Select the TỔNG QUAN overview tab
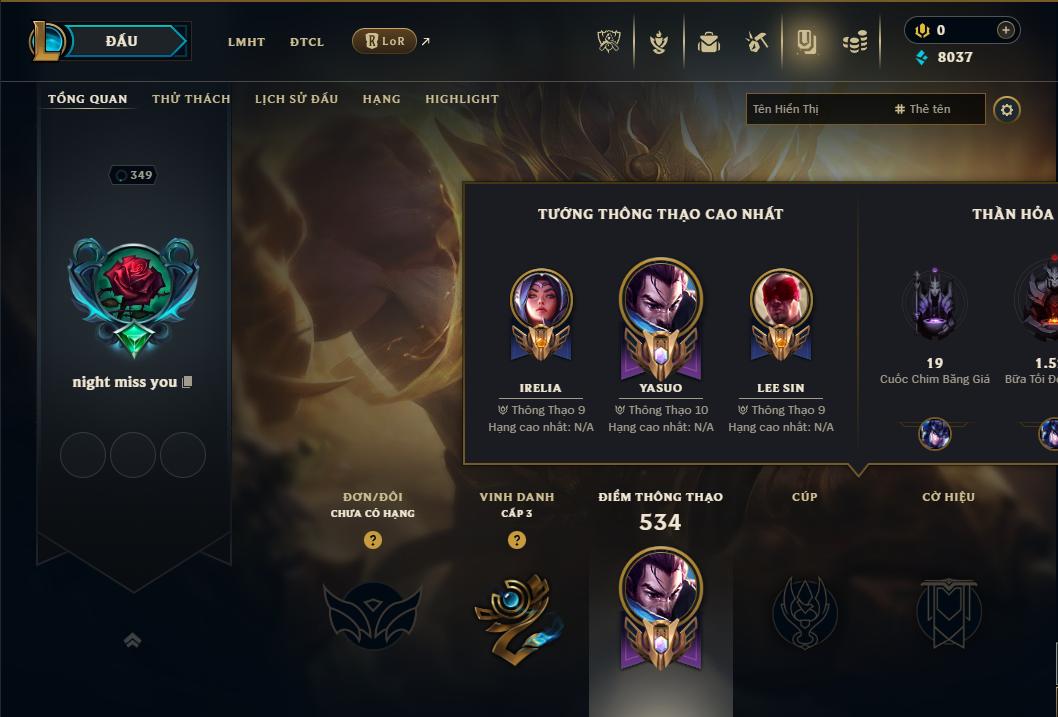This screenshot has width=1058, height=717. coord(88,99)
